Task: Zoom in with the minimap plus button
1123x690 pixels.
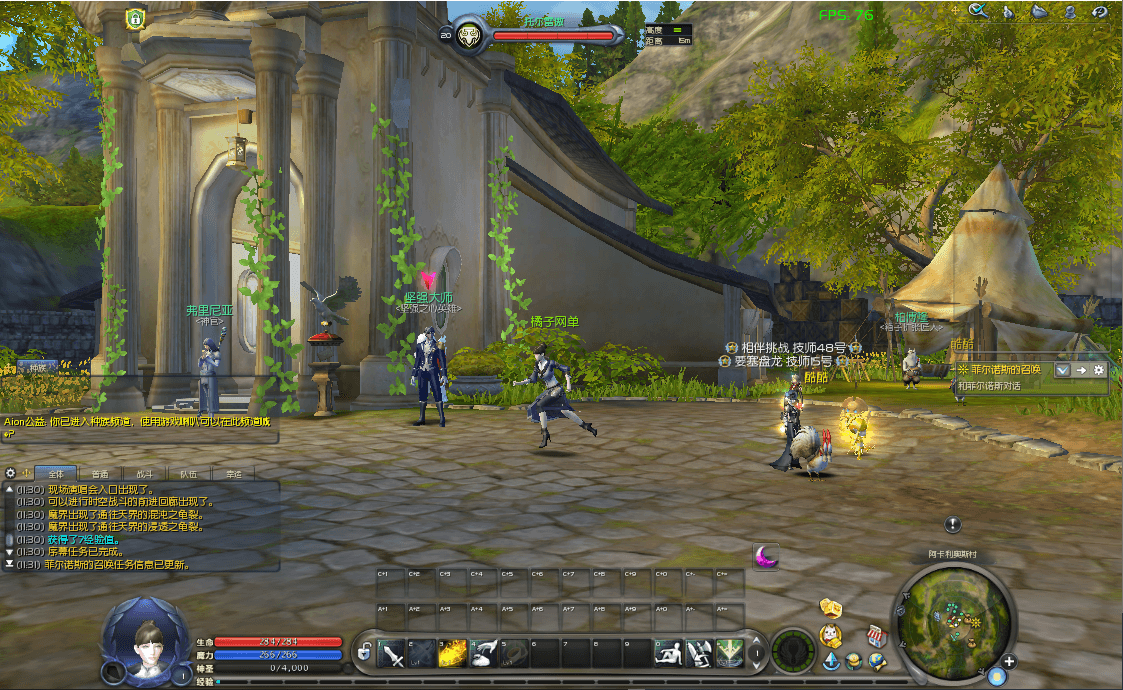Action: (1009, 662)
